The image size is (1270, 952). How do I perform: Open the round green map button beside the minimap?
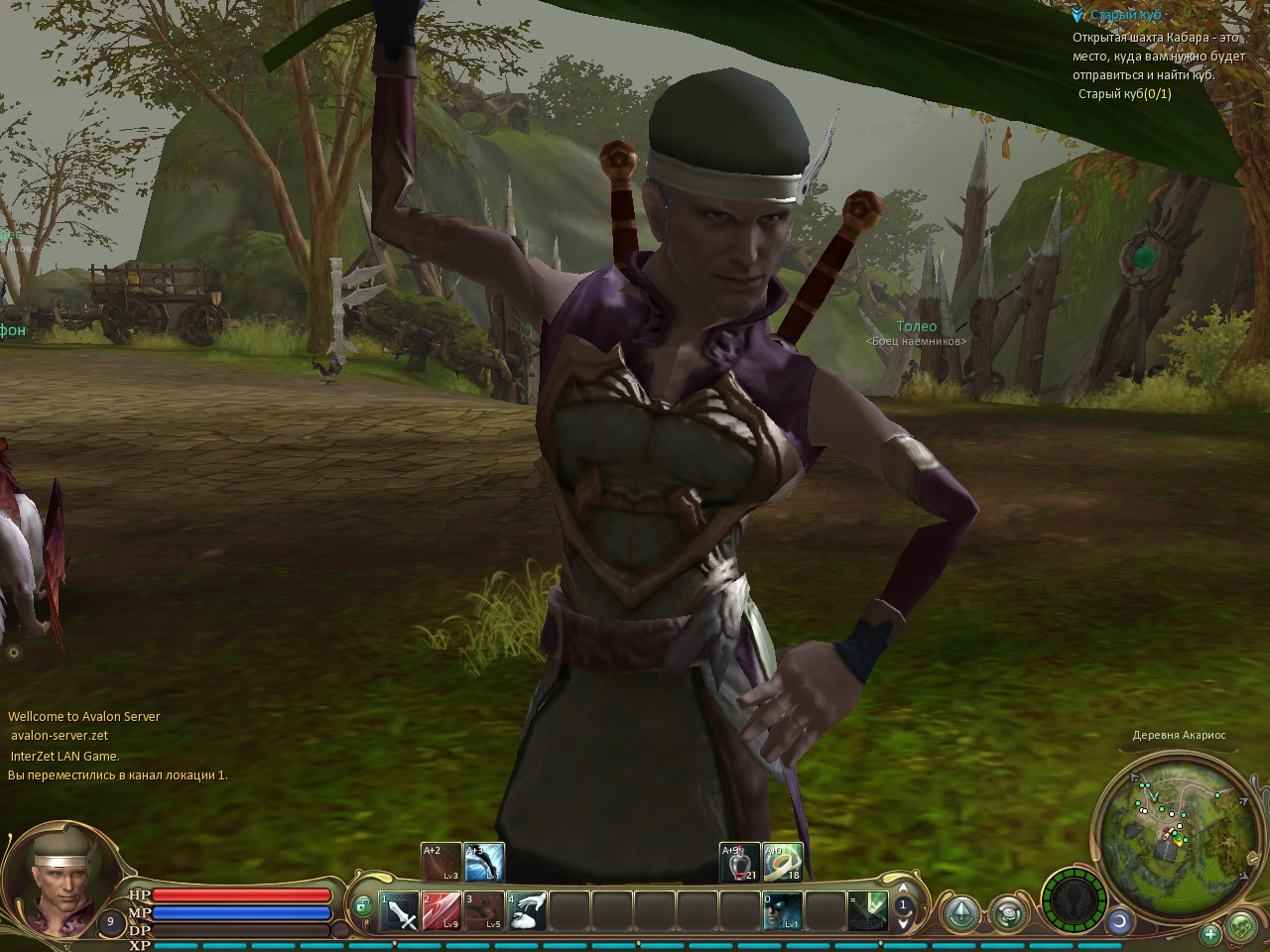[x=1242, y=927]
